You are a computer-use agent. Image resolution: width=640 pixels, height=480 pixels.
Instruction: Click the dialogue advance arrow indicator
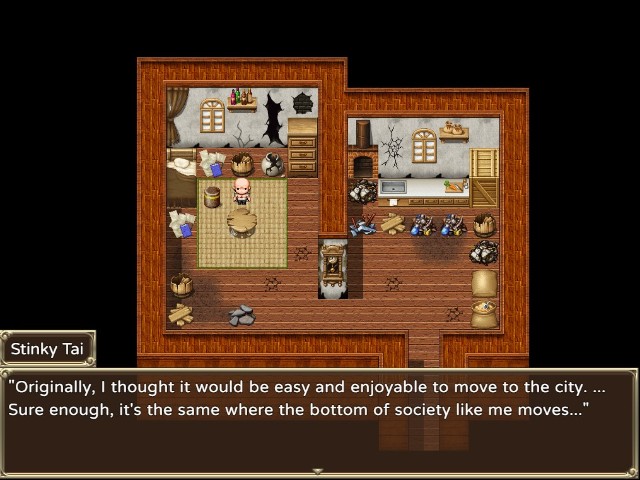[318, 470]
